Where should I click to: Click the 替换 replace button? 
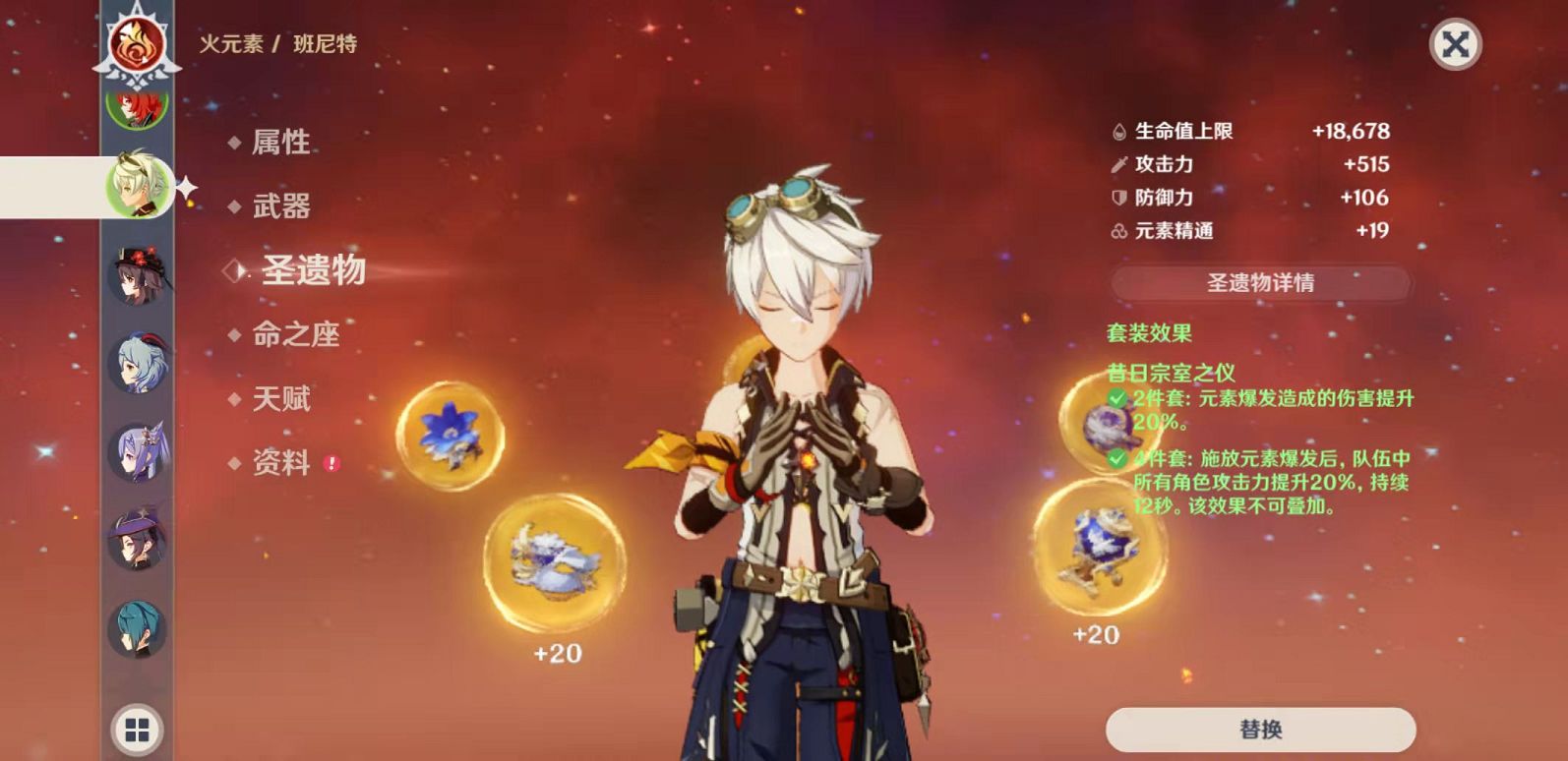click(1260, 730)
